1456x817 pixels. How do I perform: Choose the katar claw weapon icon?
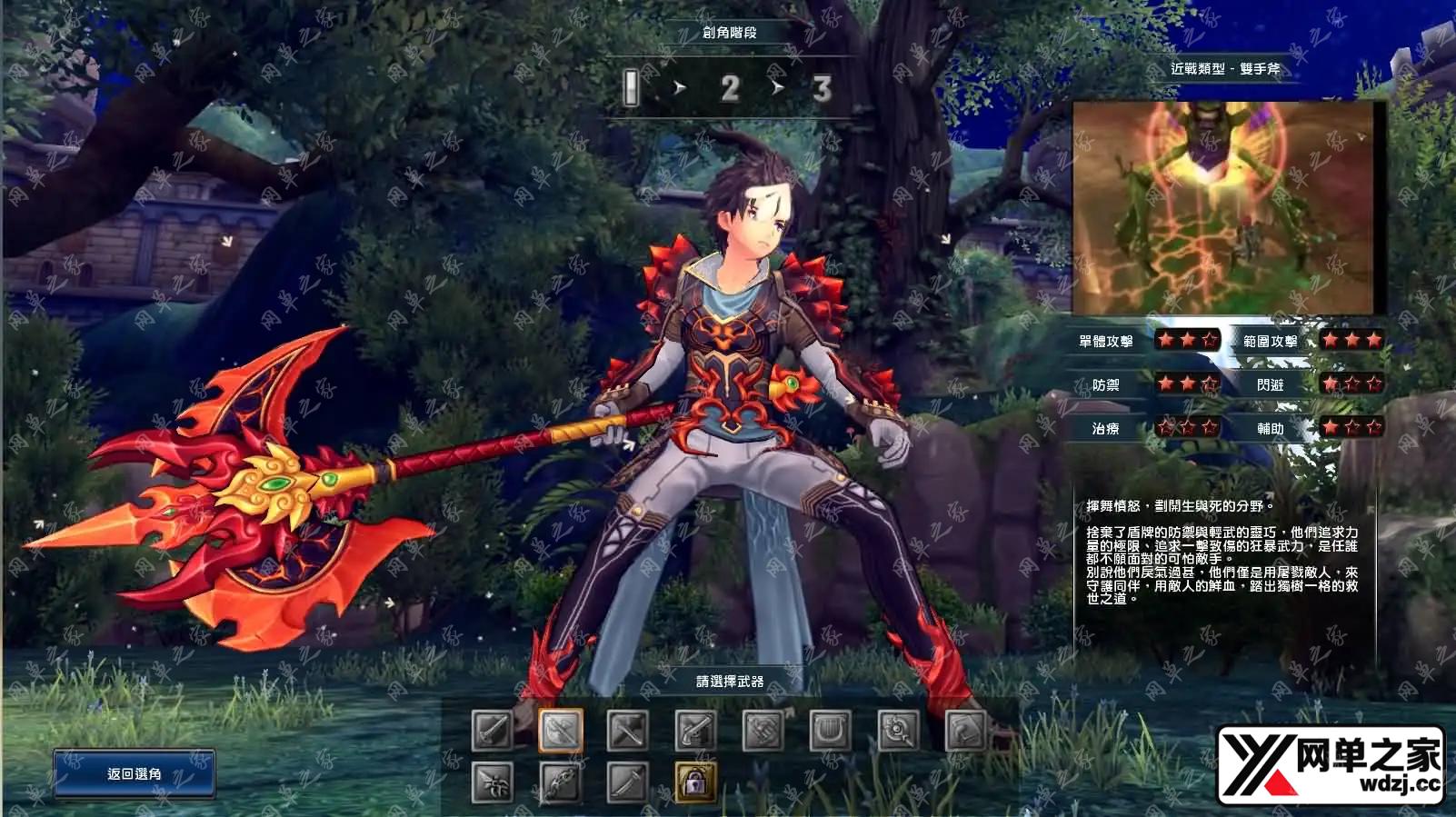[493, 782]
